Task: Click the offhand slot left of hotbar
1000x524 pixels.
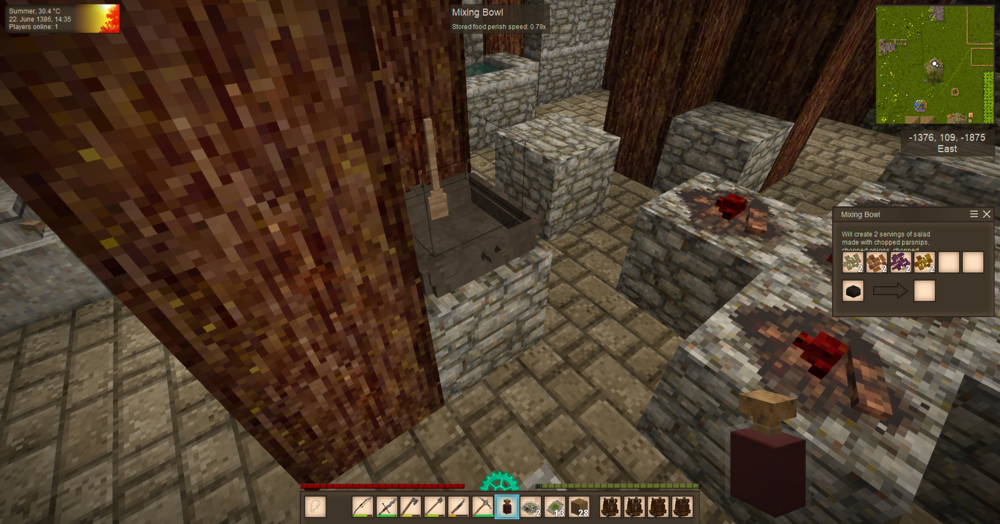Action: [315, 506]
